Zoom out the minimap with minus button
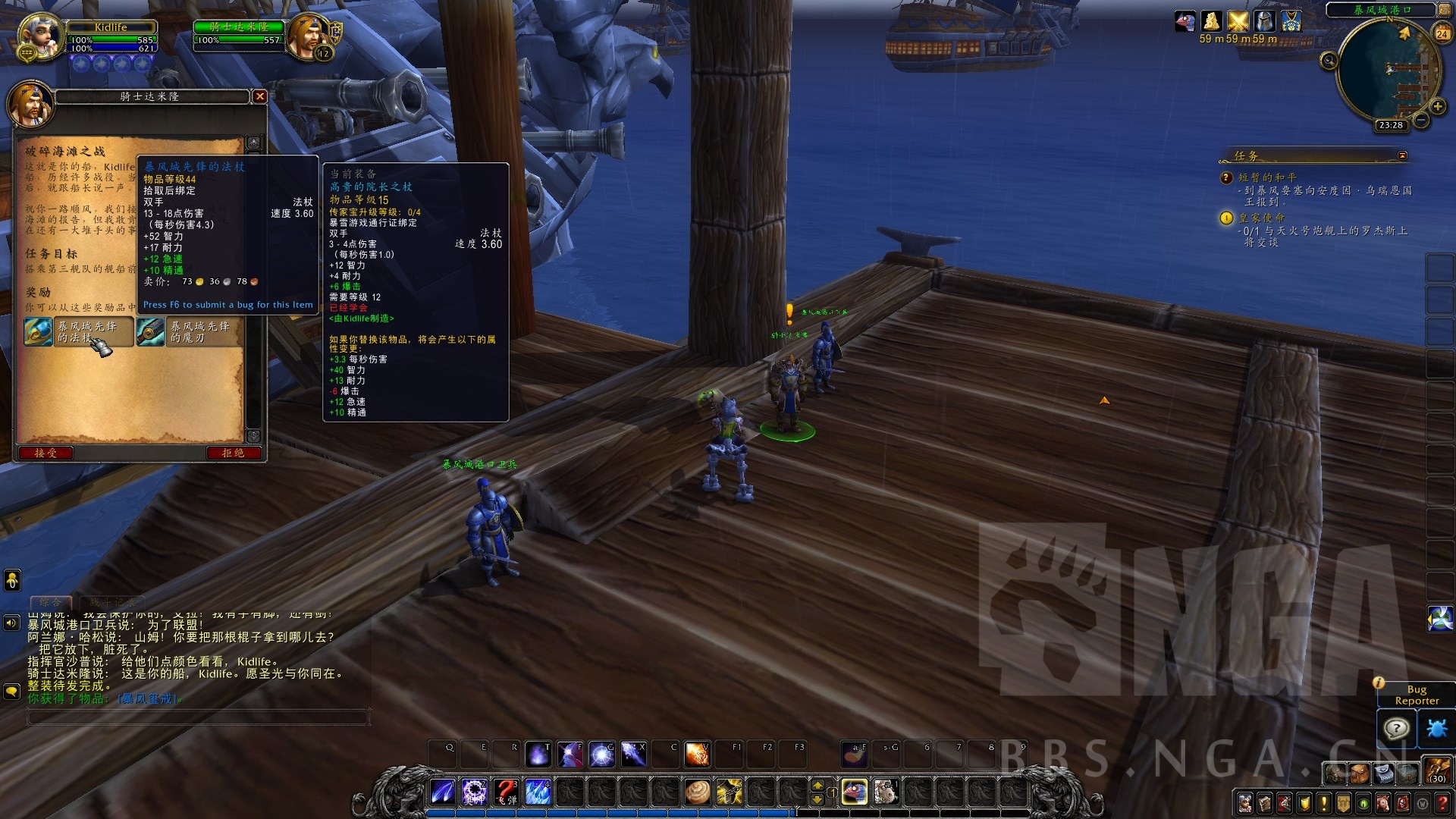This screenshot has height=819, width=1456. click(1420, 121)
